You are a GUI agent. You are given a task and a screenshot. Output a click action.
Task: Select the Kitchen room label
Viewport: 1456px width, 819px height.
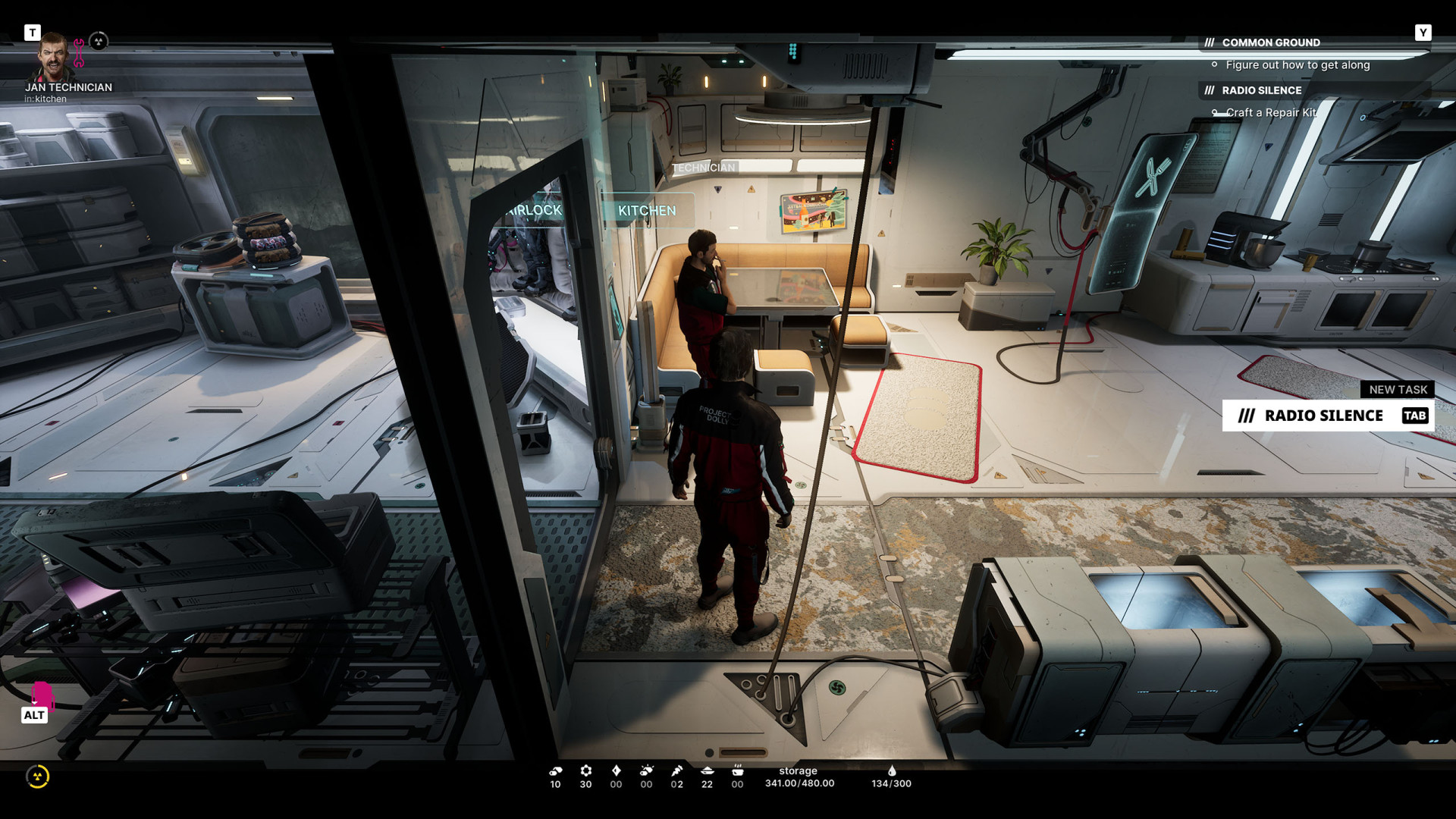646,211
